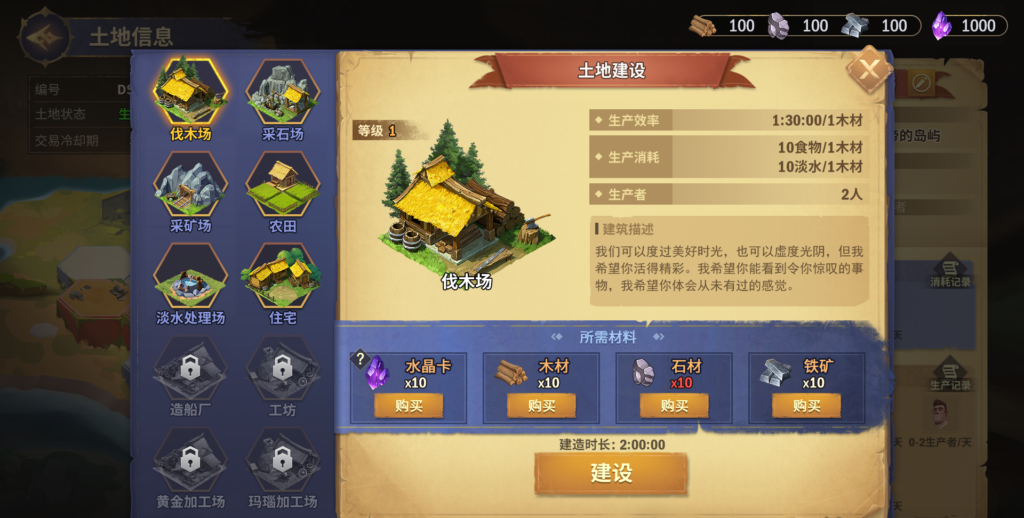Open the 生产记录 production record
The width and height of the screenshot is (1024, 518).
(950, 375)
